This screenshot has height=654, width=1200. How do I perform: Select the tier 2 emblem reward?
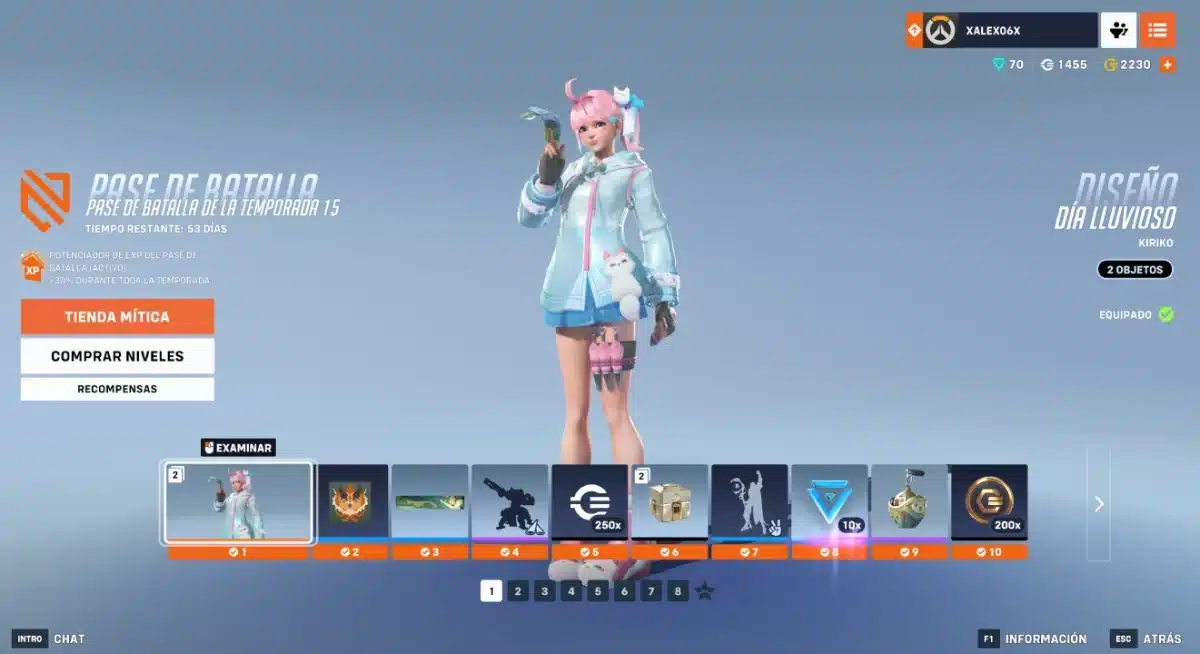[350, 502]
